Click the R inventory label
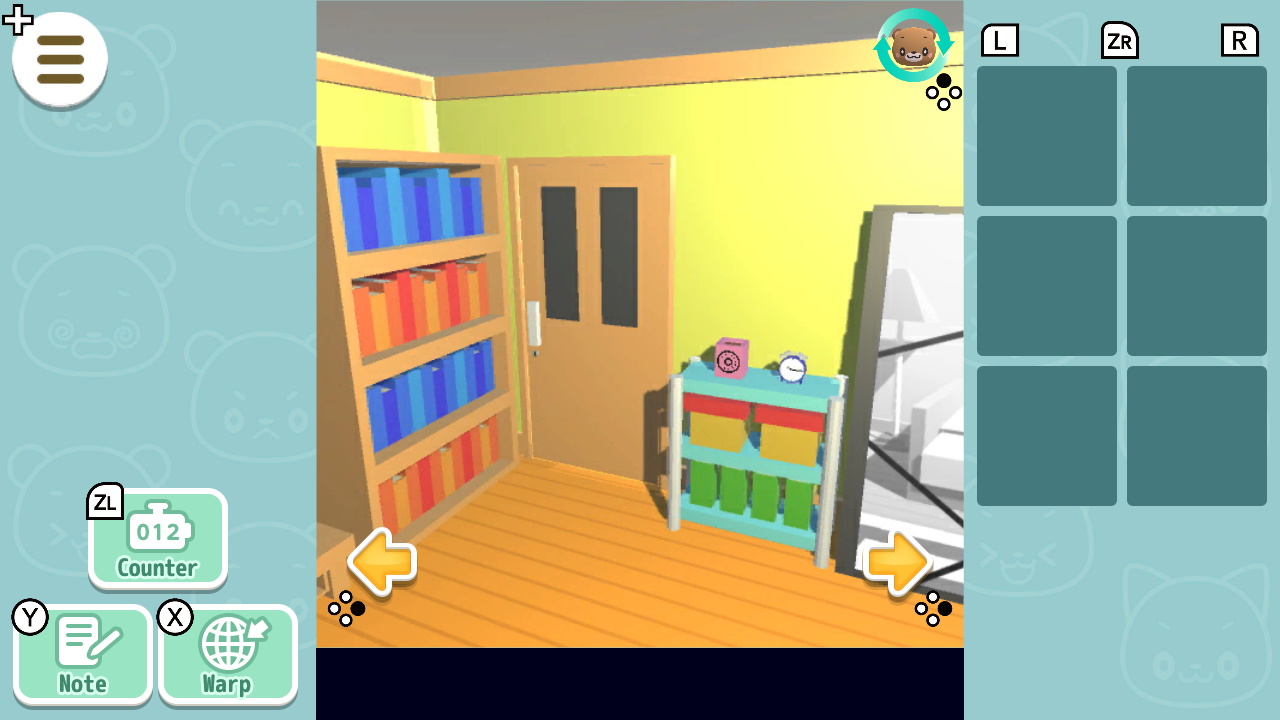The height and width of the screenshot is (720, 1280). 1239,40
